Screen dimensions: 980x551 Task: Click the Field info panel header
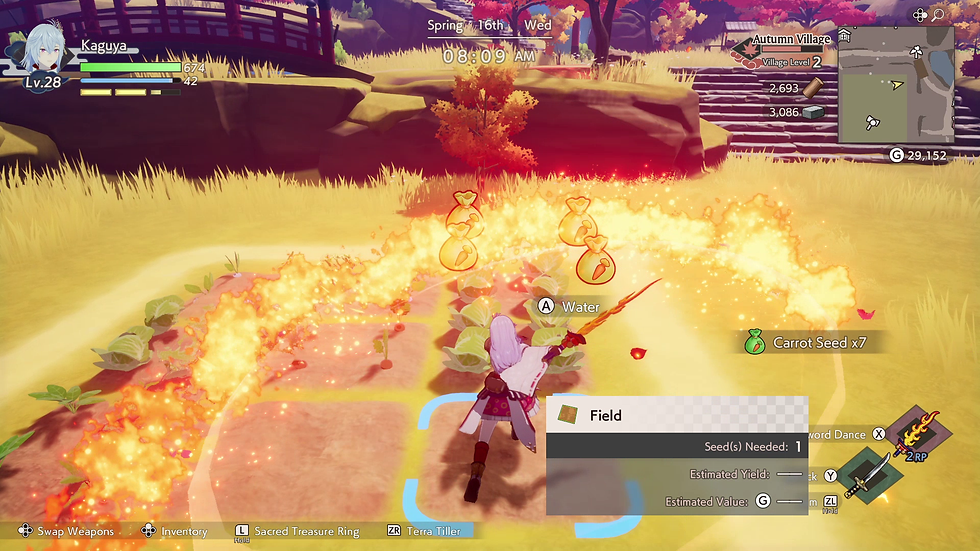tap(676, 415)
